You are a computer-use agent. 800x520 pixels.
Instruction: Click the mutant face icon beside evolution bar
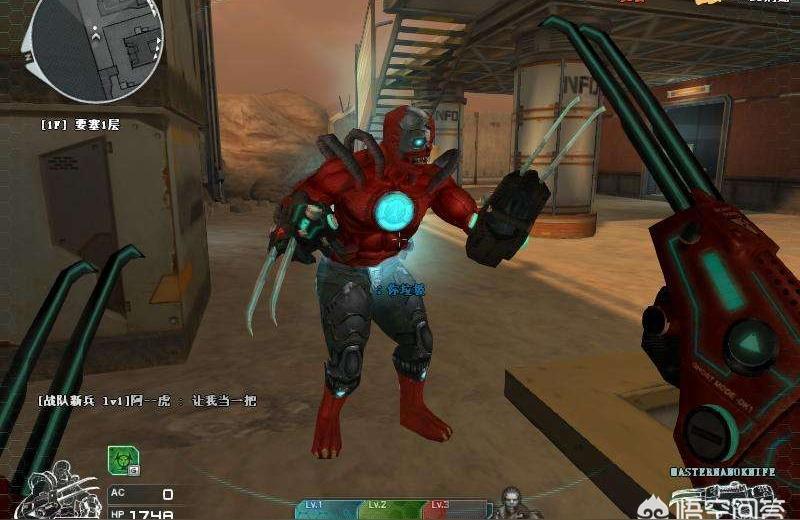pos(511,503)
